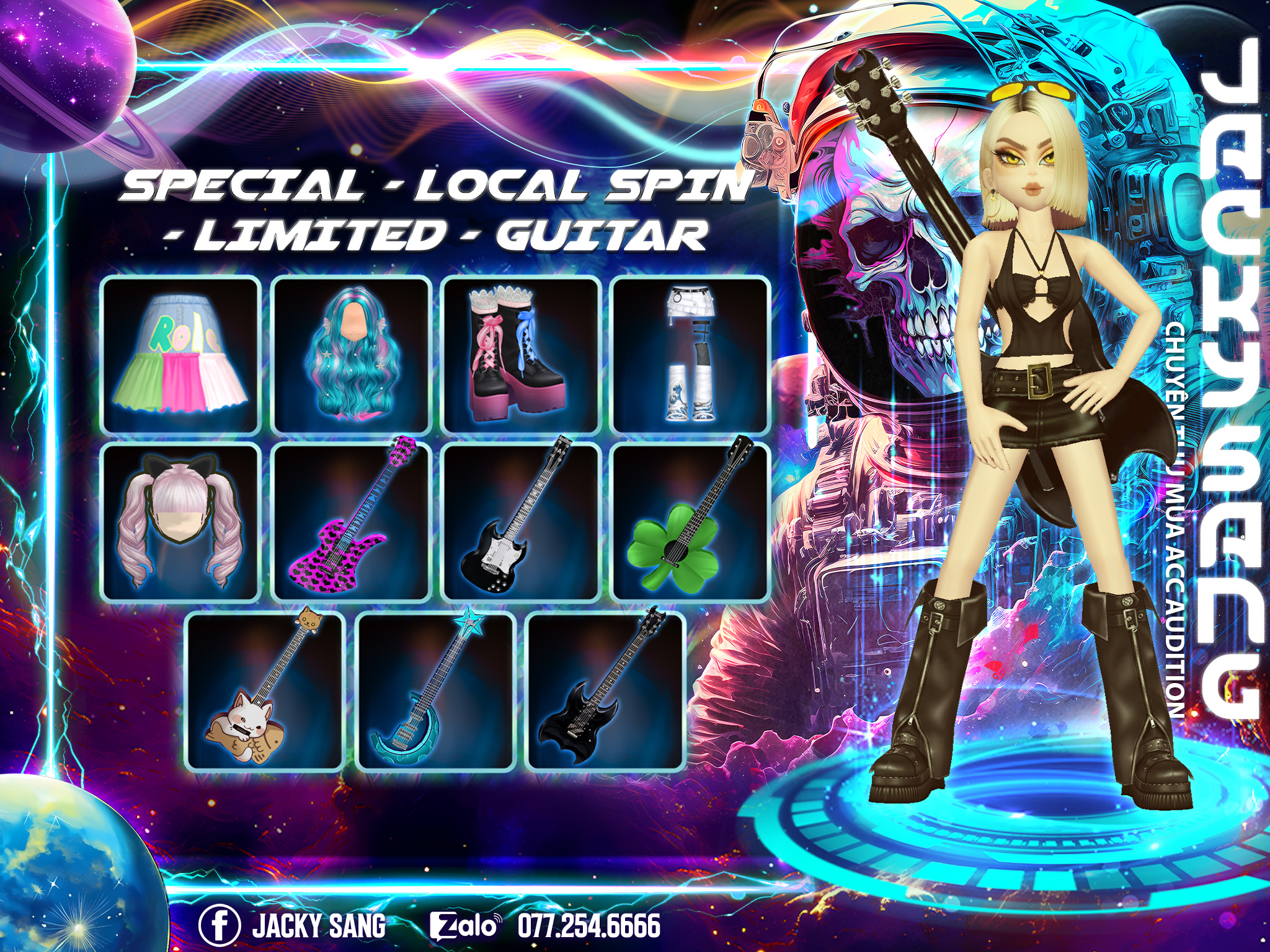Select the lucky cat guitar tile
Viewport: 1270px width, 952px height.
point(265,691)
